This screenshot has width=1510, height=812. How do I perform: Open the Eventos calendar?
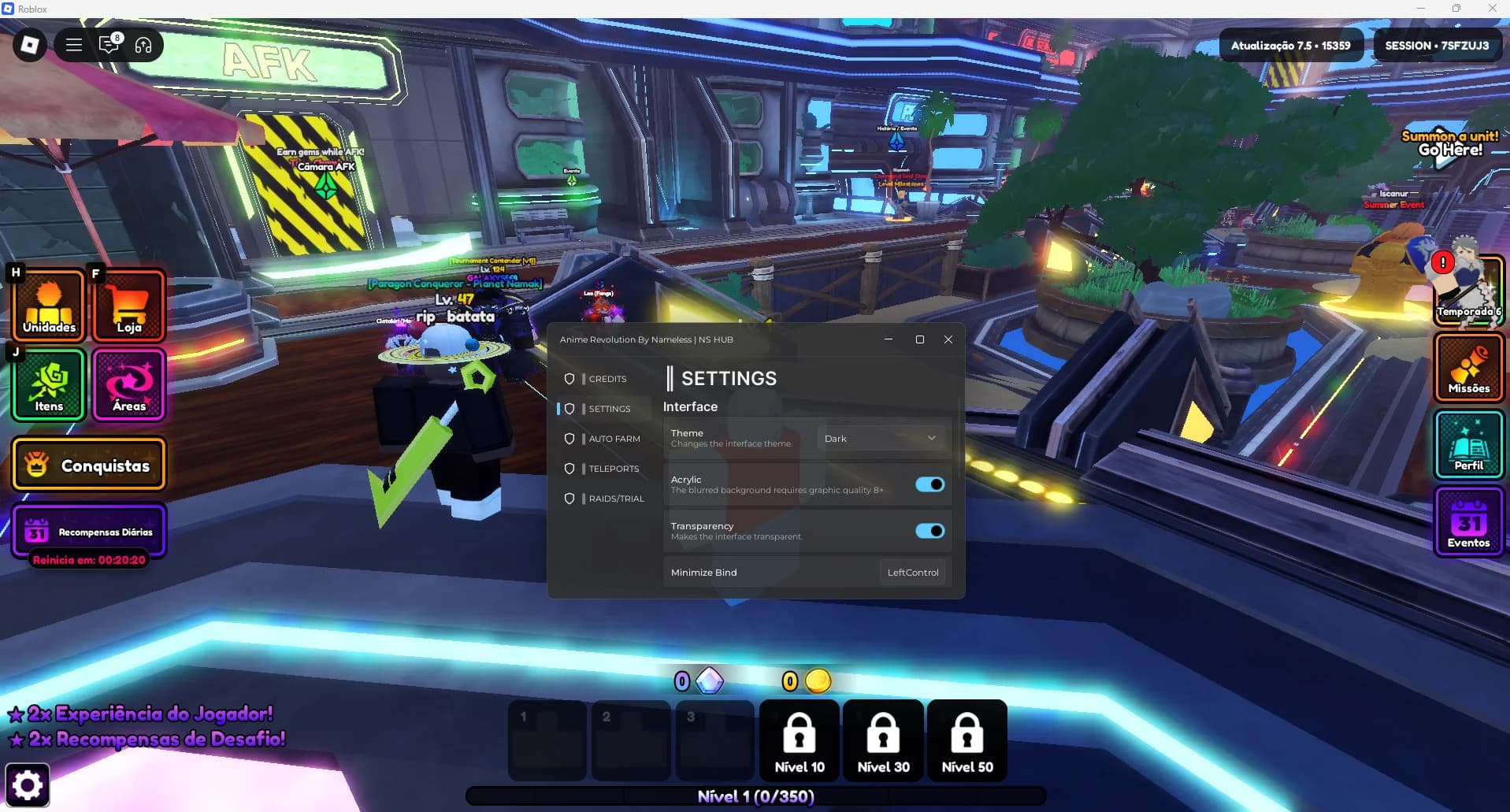1468,522
